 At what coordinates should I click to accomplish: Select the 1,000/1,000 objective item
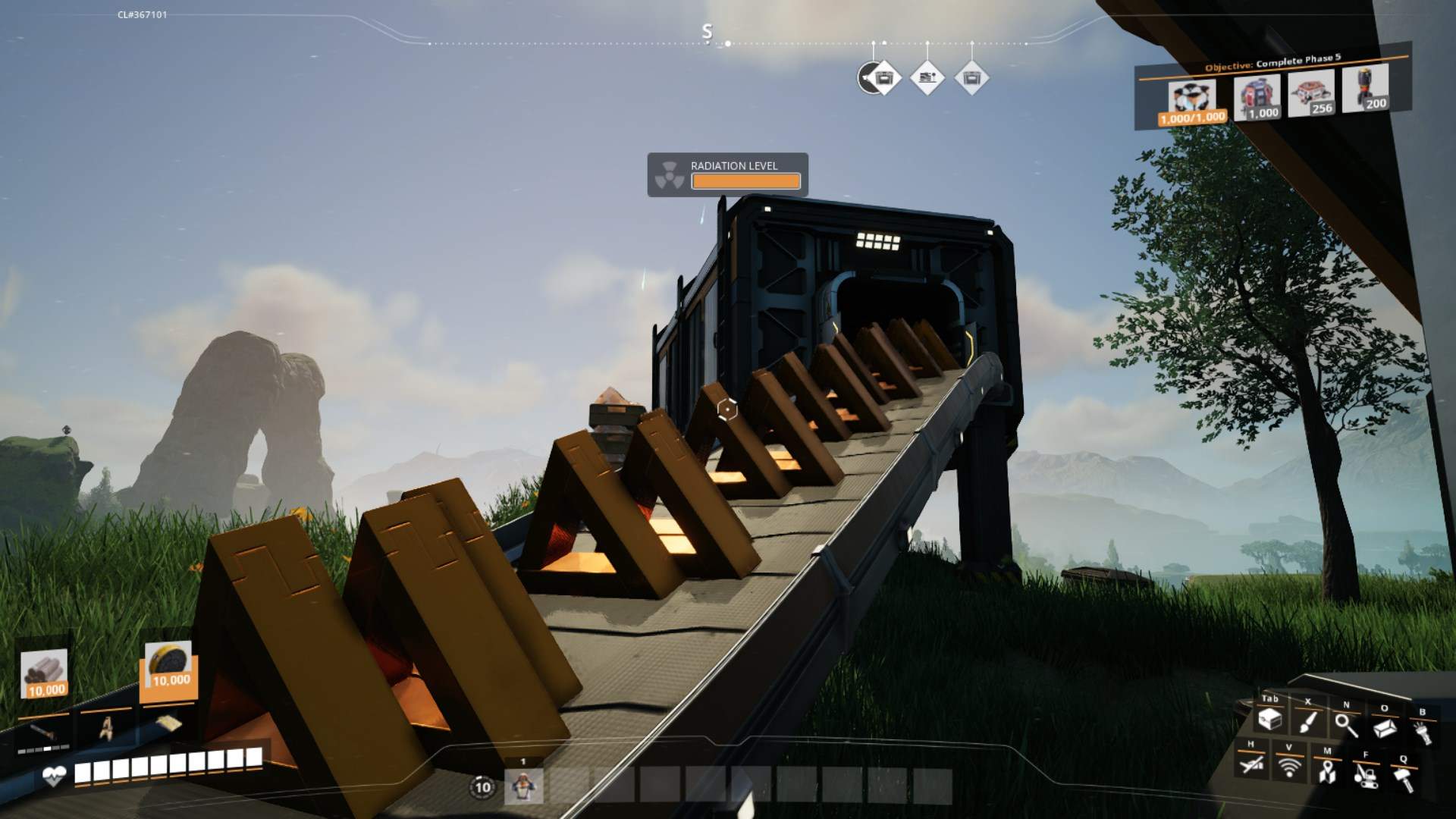click(1193, 104)
